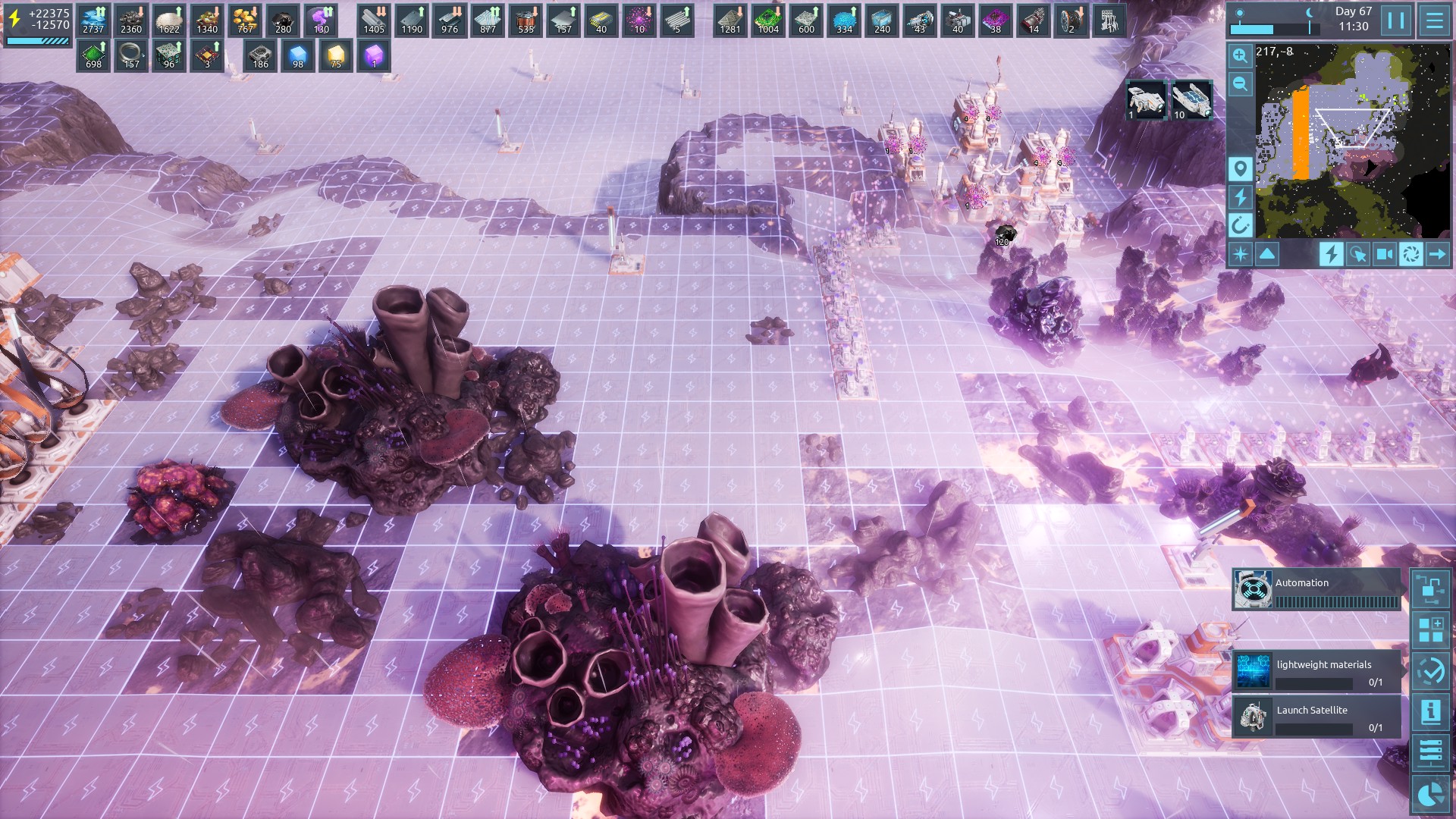Viewport: 1456px width, 819px height.
Task: Select the Launch Satellite objective
Action: pyautogui.click(x=1316, y=717)
